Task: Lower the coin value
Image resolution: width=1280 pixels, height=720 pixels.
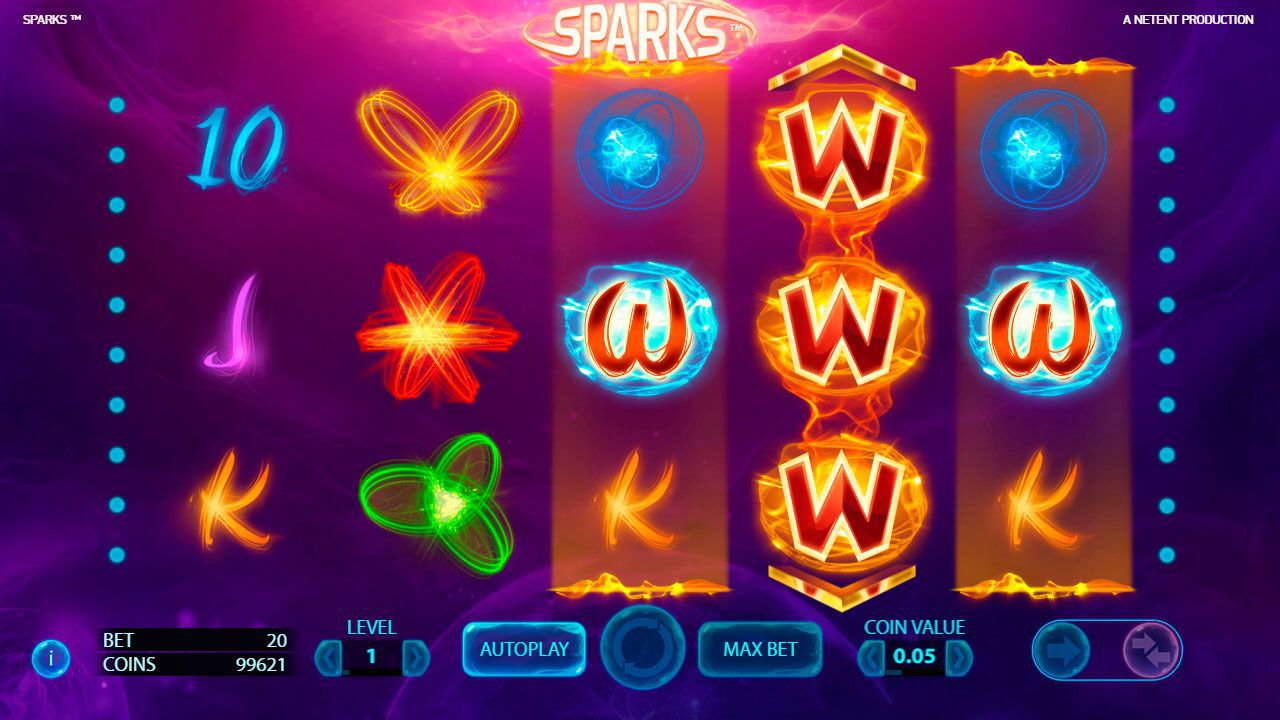Action: coord(872,657)
